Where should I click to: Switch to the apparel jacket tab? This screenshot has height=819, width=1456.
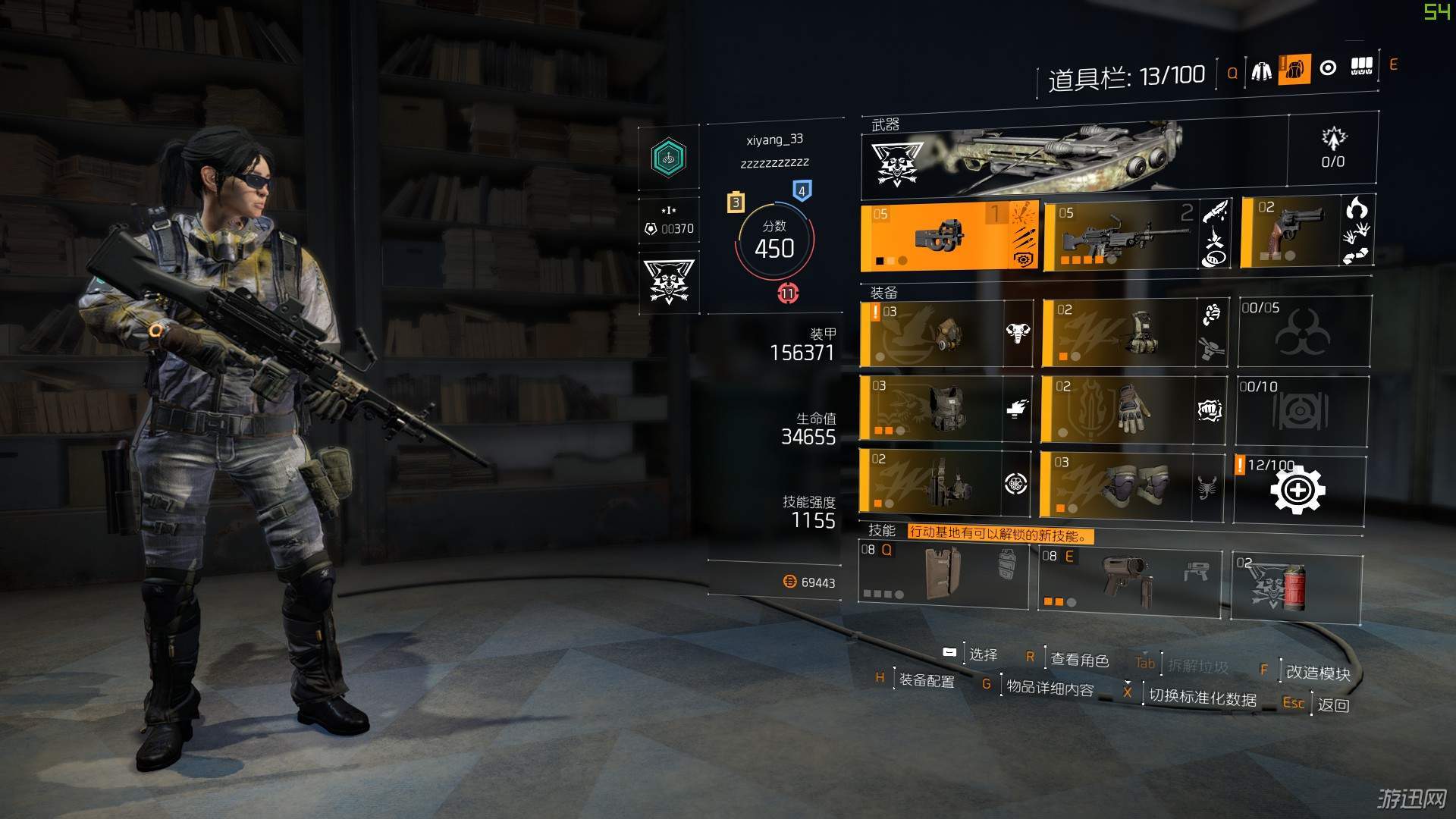coord(1262,71)
